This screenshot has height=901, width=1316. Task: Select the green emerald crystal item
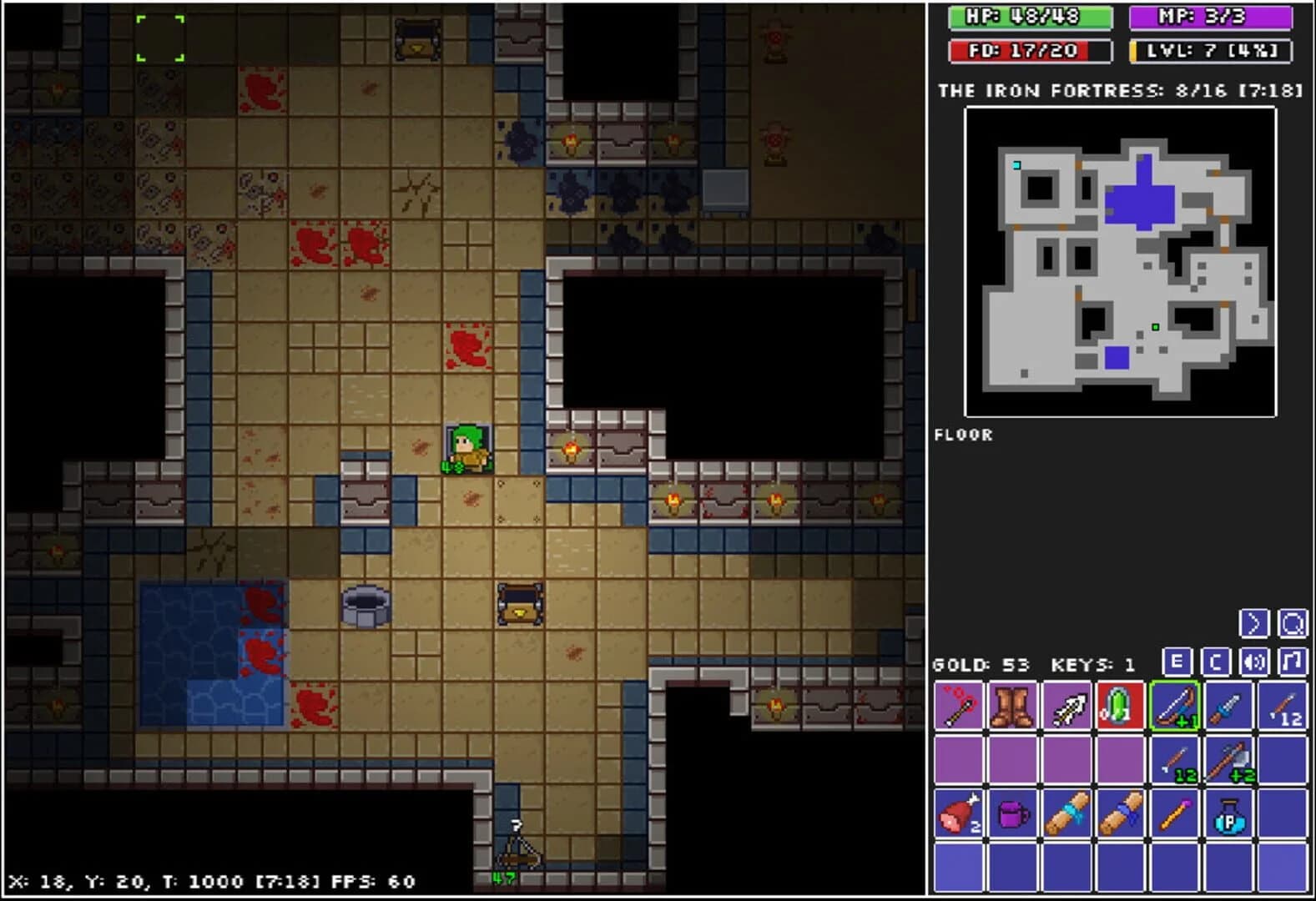[x=1121, y=707]
